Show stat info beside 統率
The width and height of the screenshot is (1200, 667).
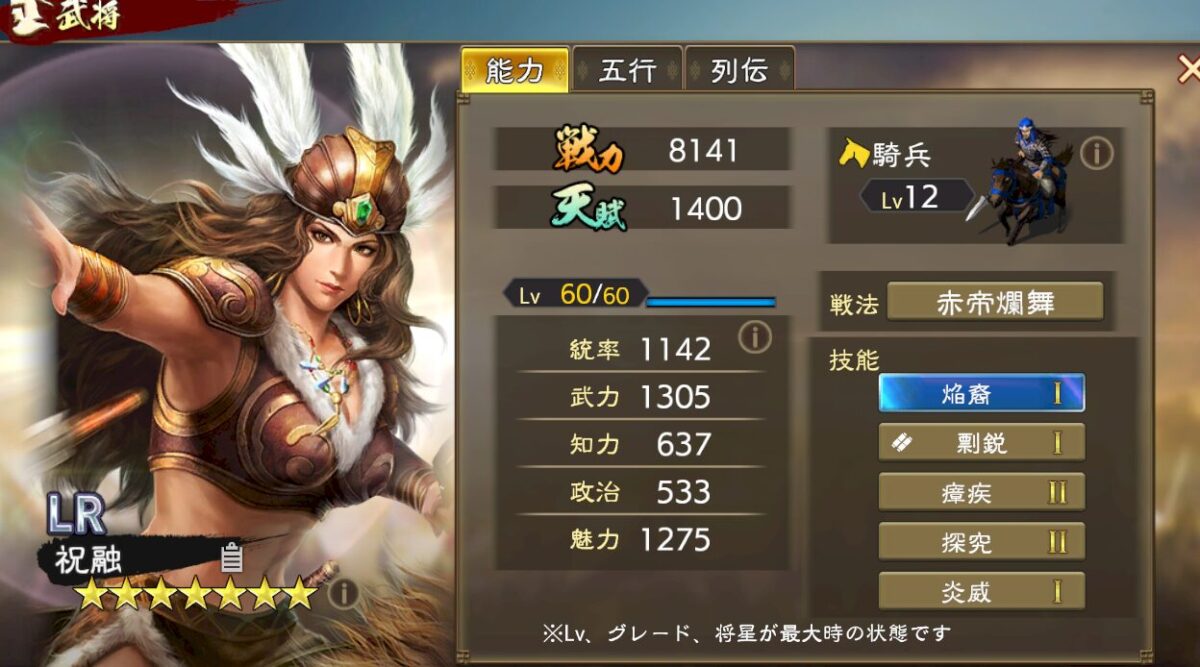click(x=755, y=338)
